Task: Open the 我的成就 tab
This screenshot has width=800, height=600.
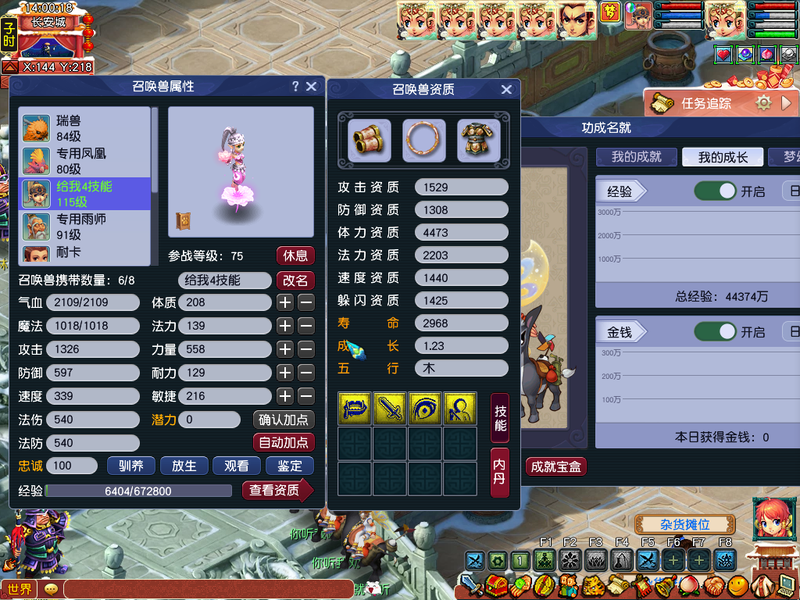Action: coord(637,157)
